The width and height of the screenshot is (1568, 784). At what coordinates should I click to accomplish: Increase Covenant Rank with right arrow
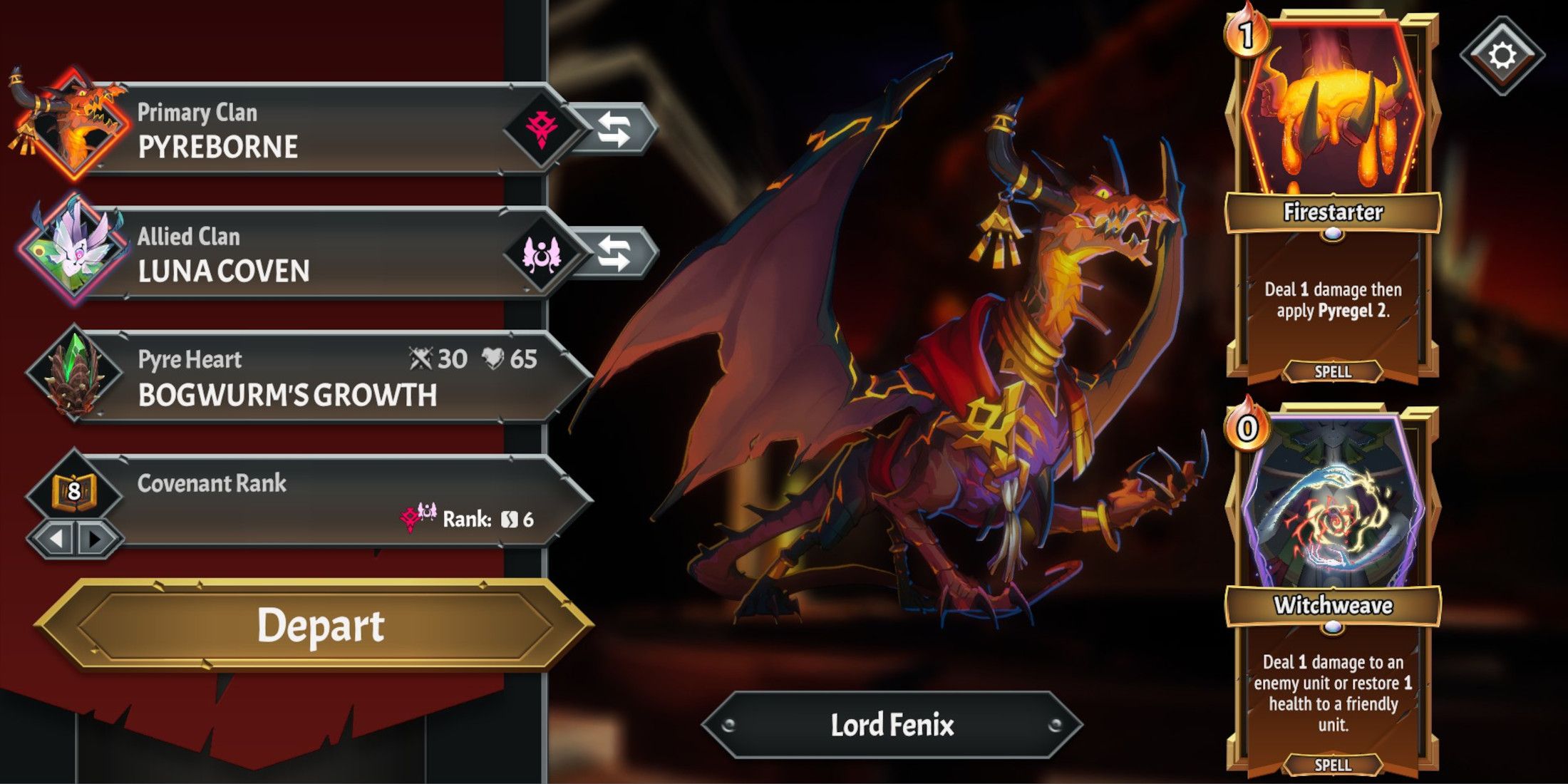tap(94, 538)
